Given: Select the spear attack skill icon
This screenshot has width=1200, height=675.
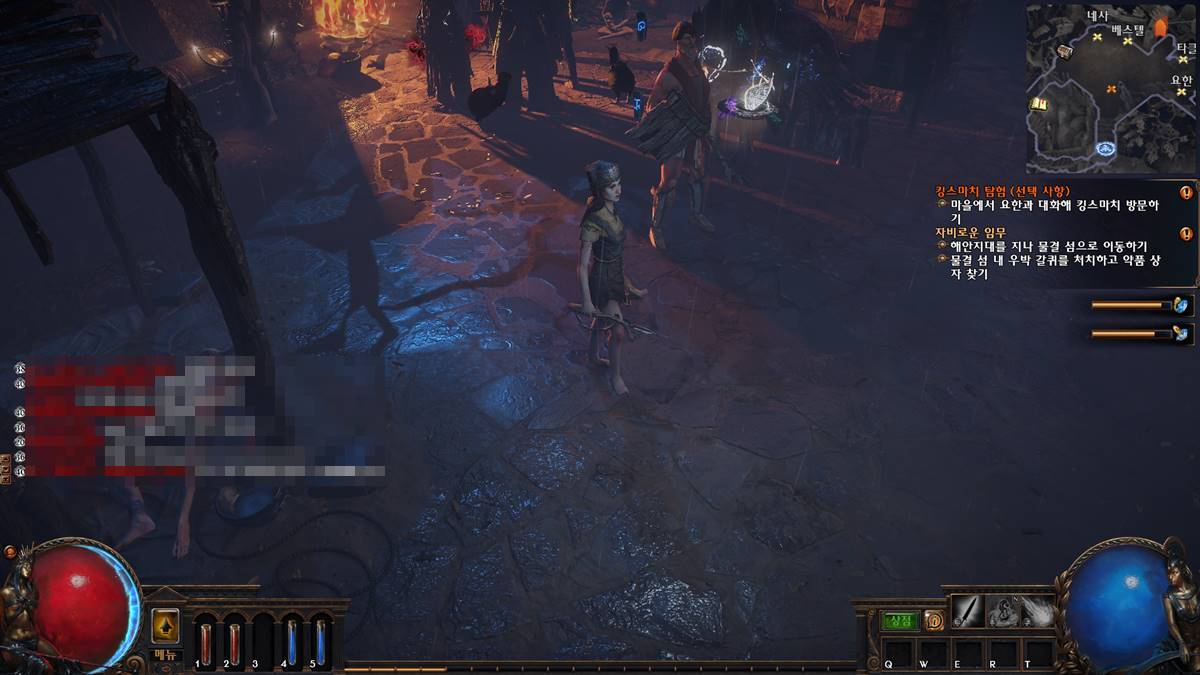Looking at the screenshot, I should click(x=968, y=610).
